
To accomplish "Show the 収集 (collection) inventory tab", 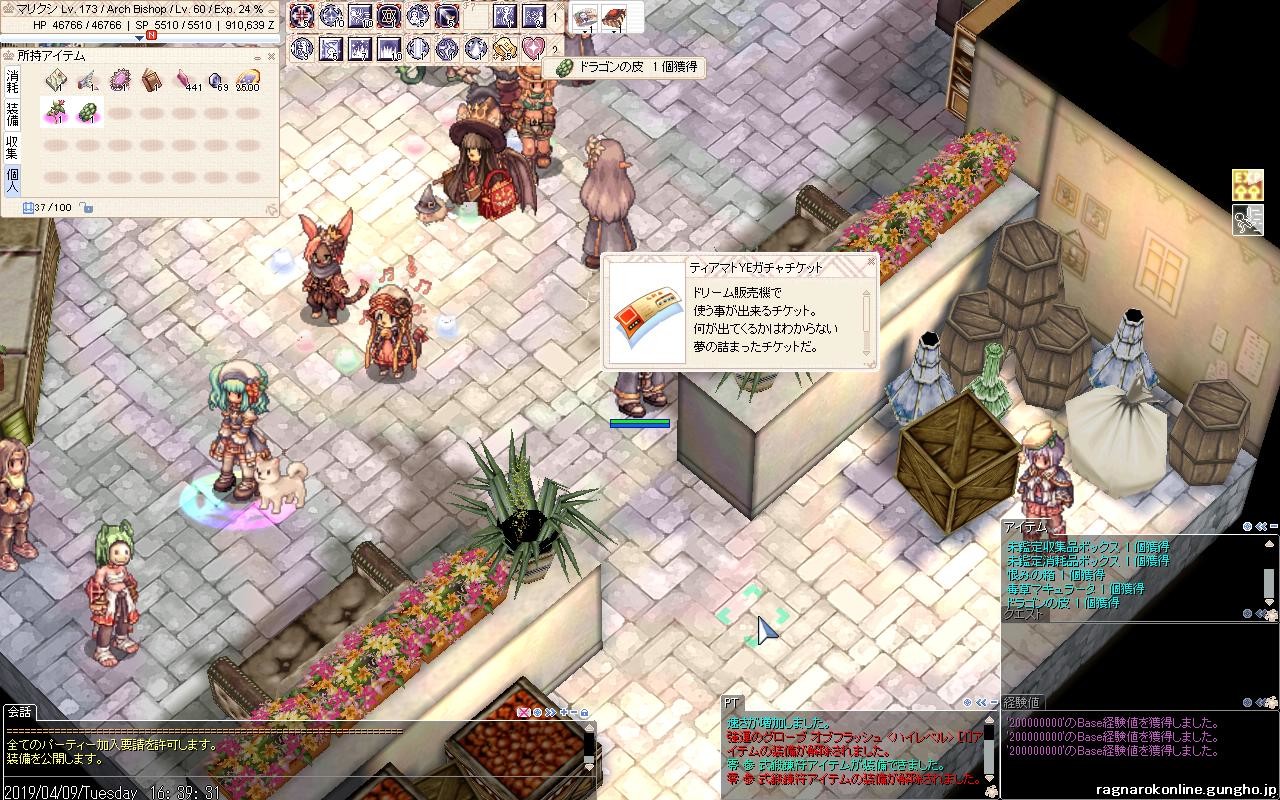I will click(x=12, y=146).
